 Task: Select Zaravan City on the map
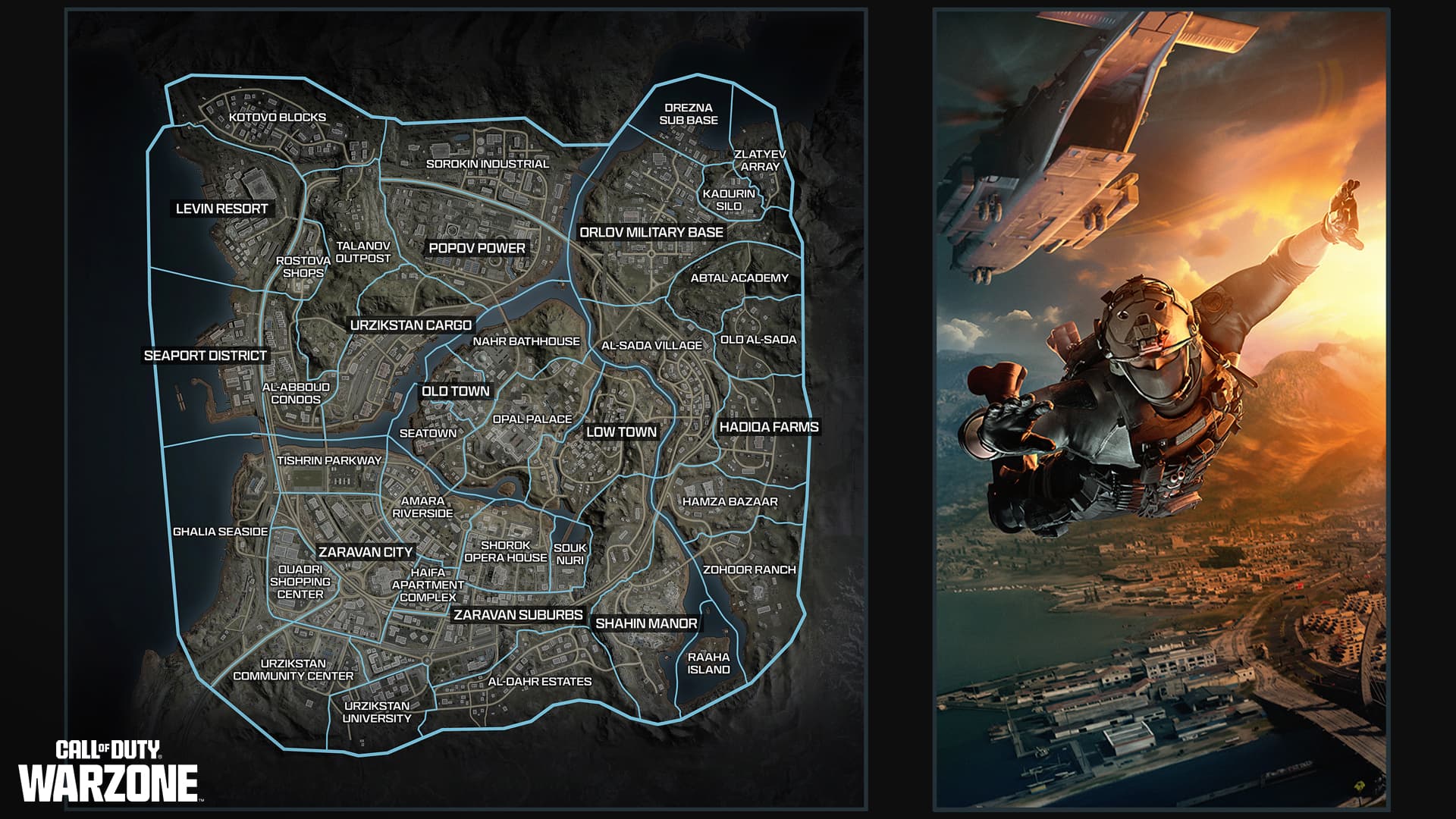pyautogui.click(x=366, y=552)
